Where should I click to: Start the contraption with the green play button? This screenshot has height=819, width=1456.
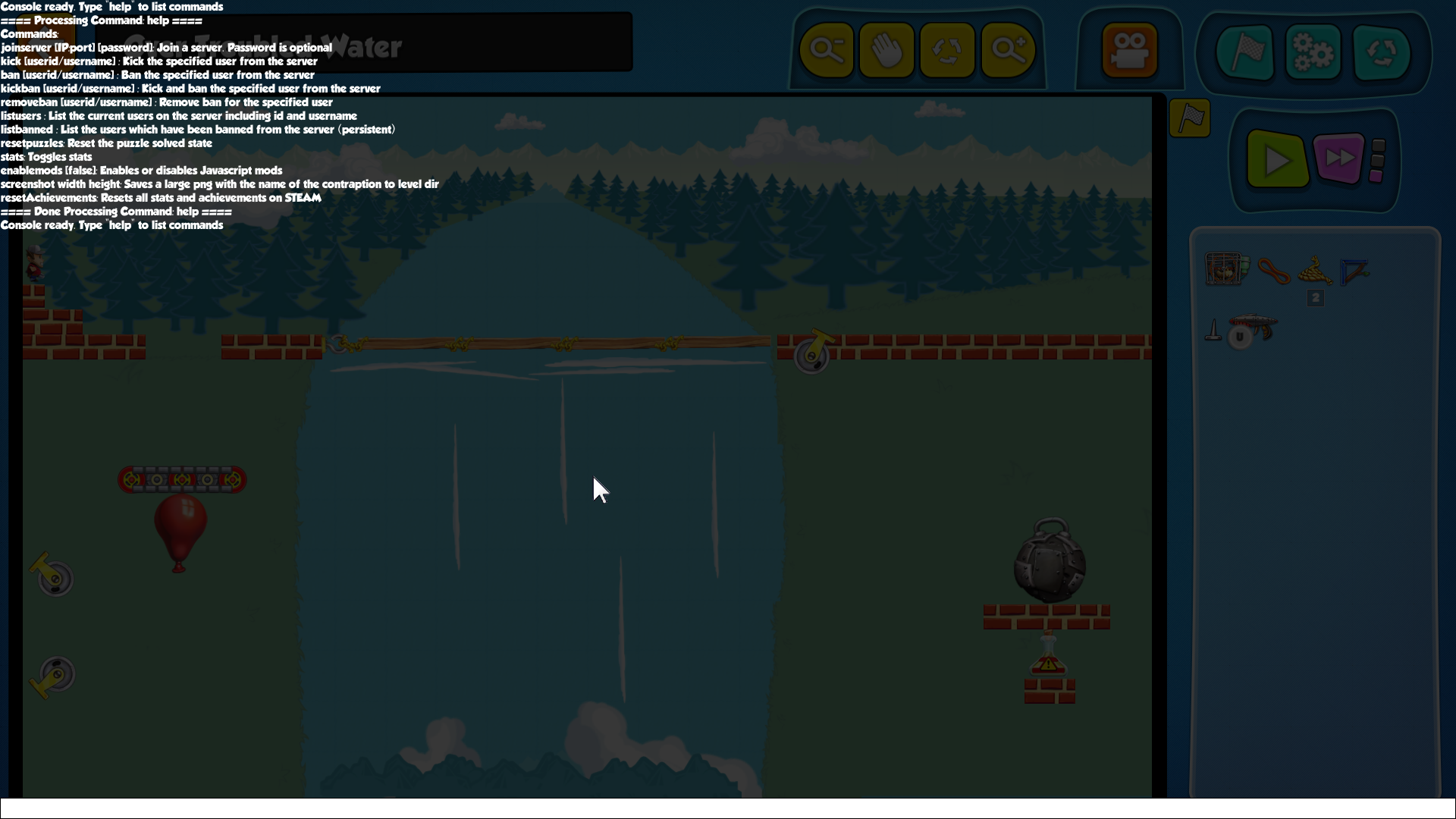pyautogui.click(x=1277, y=159)
